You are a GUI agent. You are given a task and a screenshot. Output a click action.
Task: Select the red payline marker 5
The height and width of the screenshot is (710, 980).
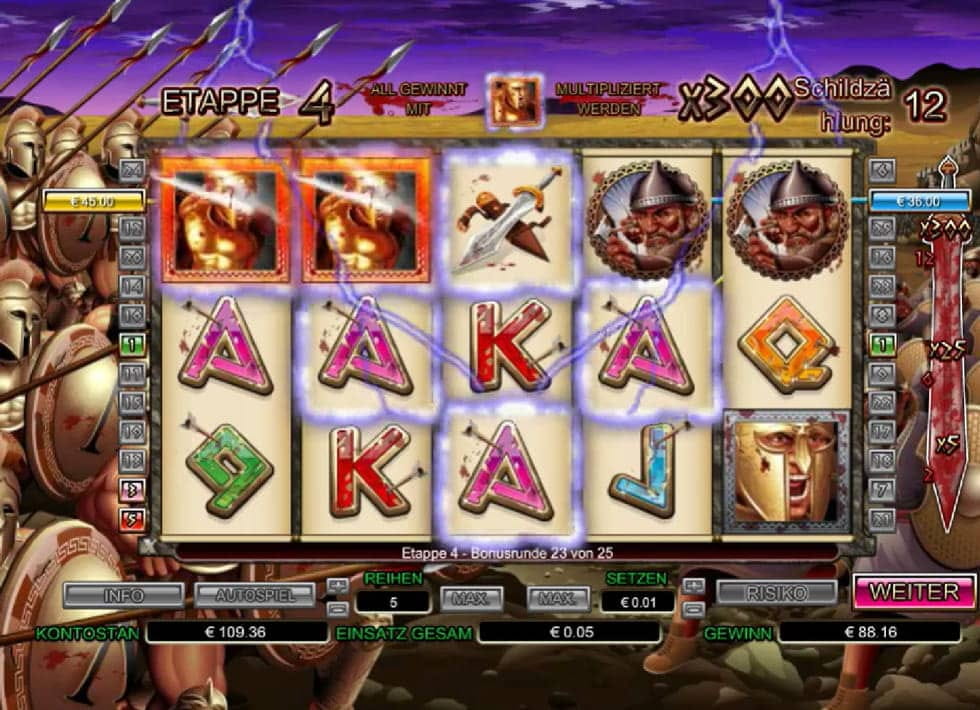coord(132,519)
